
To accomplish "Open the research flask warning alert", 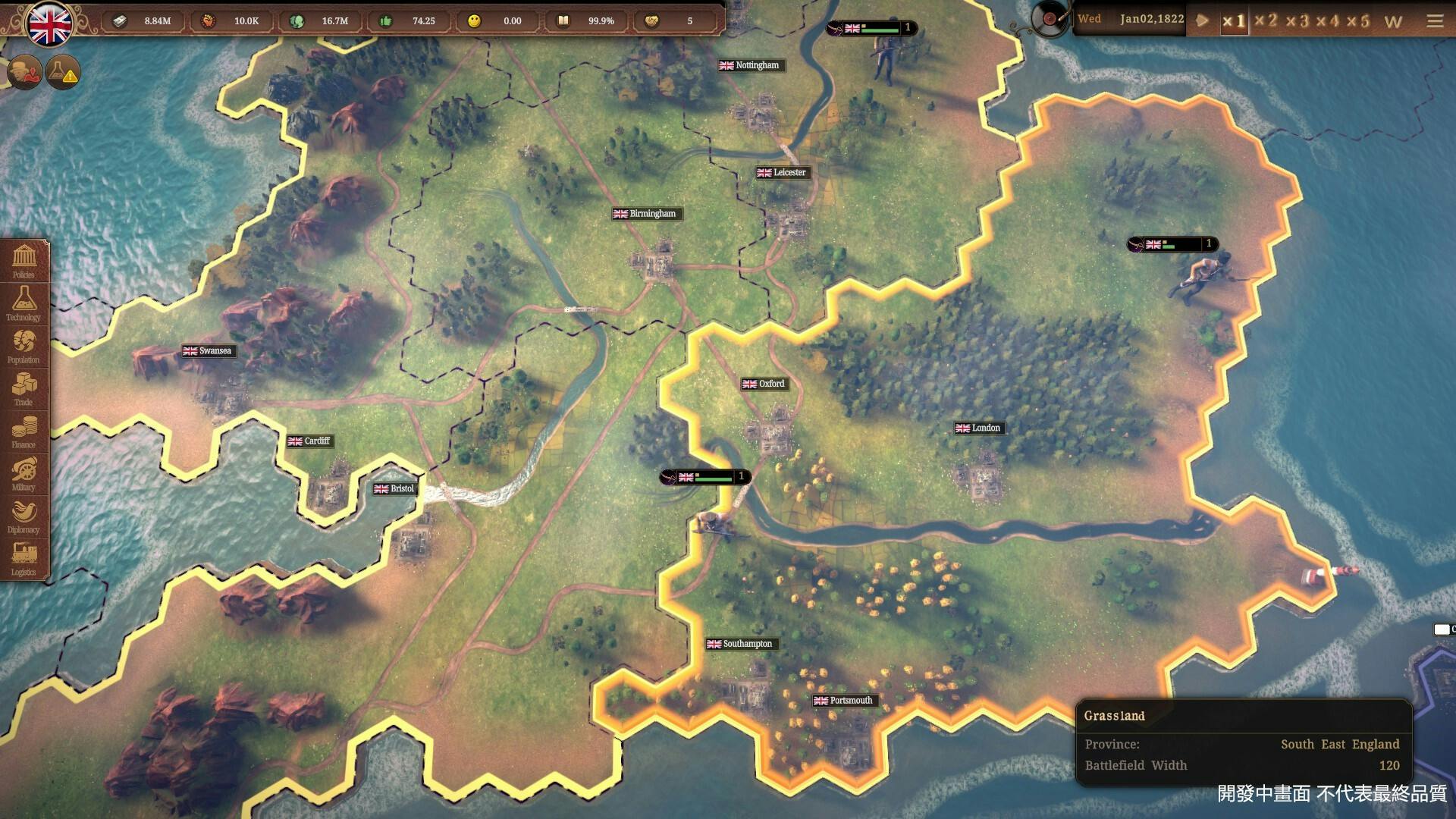I will 62,73.
